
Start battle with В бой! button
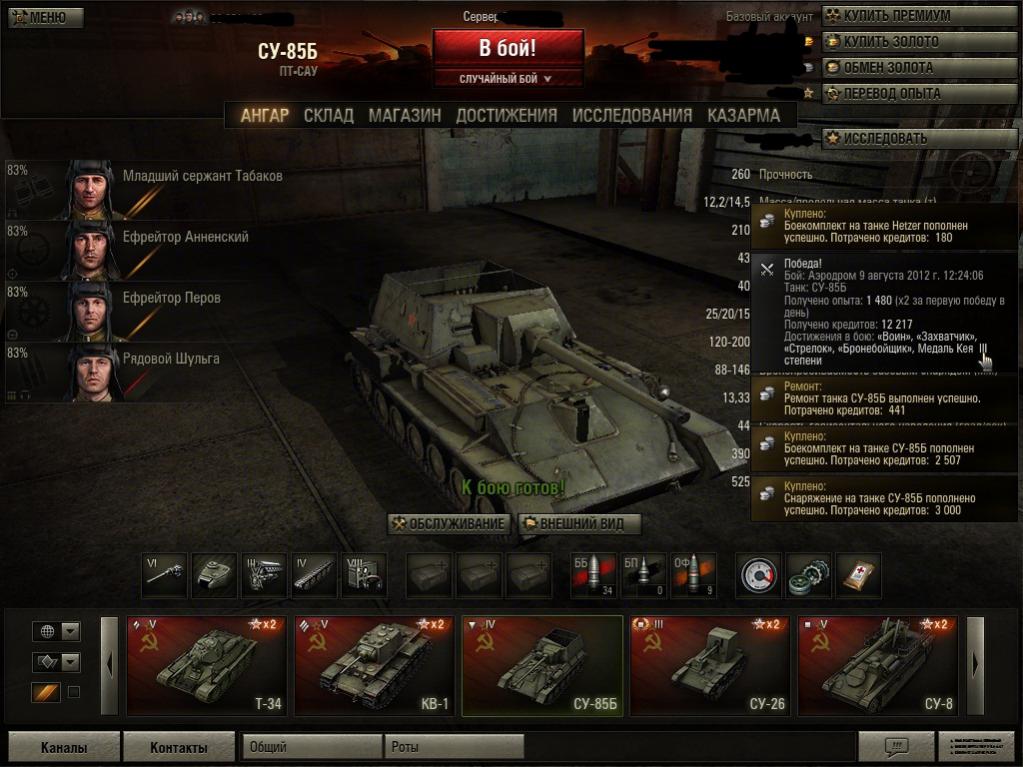pos(507,48)
